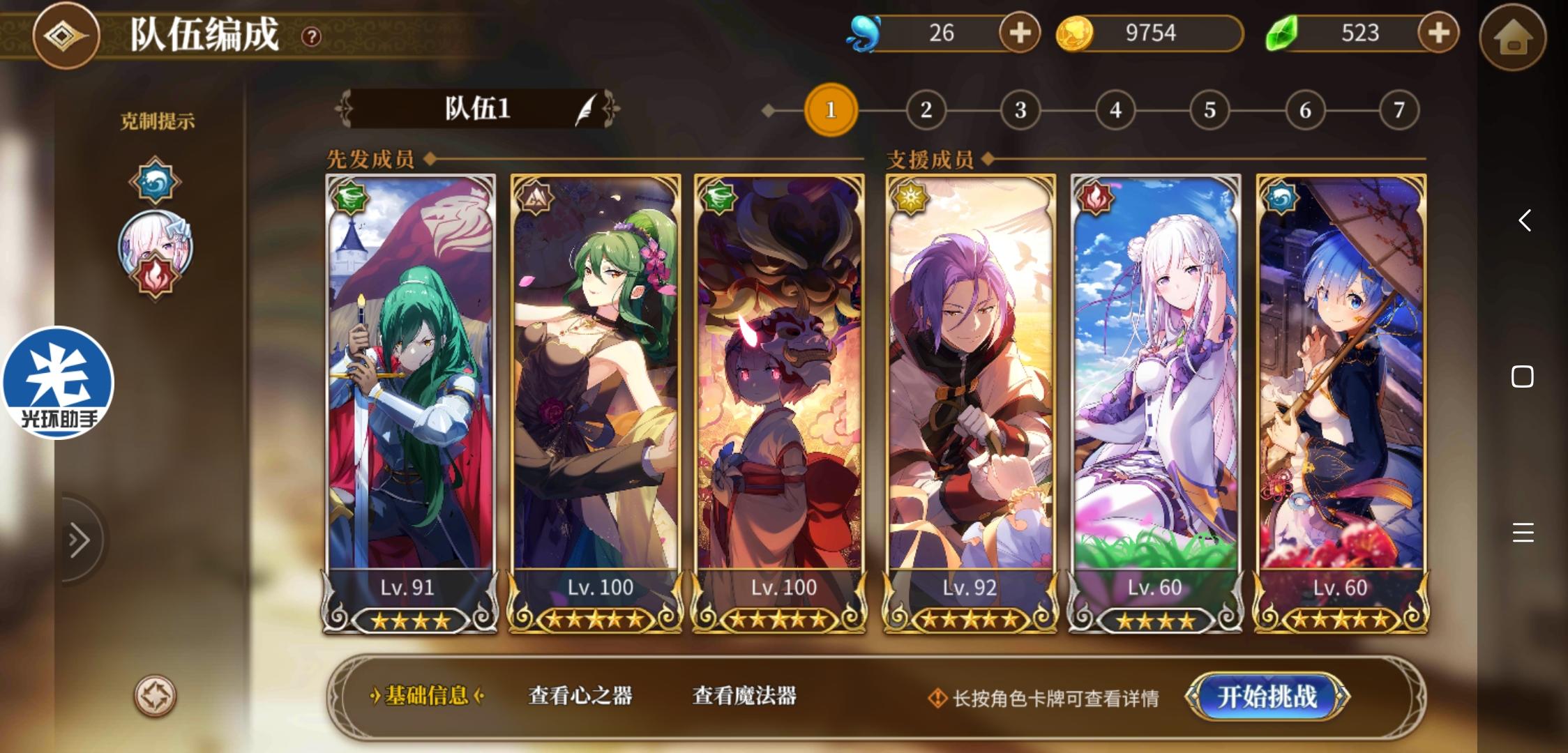Open the 查看魔法器 view
Image resolution: width=1568 pixels, height=753 pixels.
click(744, 697)
